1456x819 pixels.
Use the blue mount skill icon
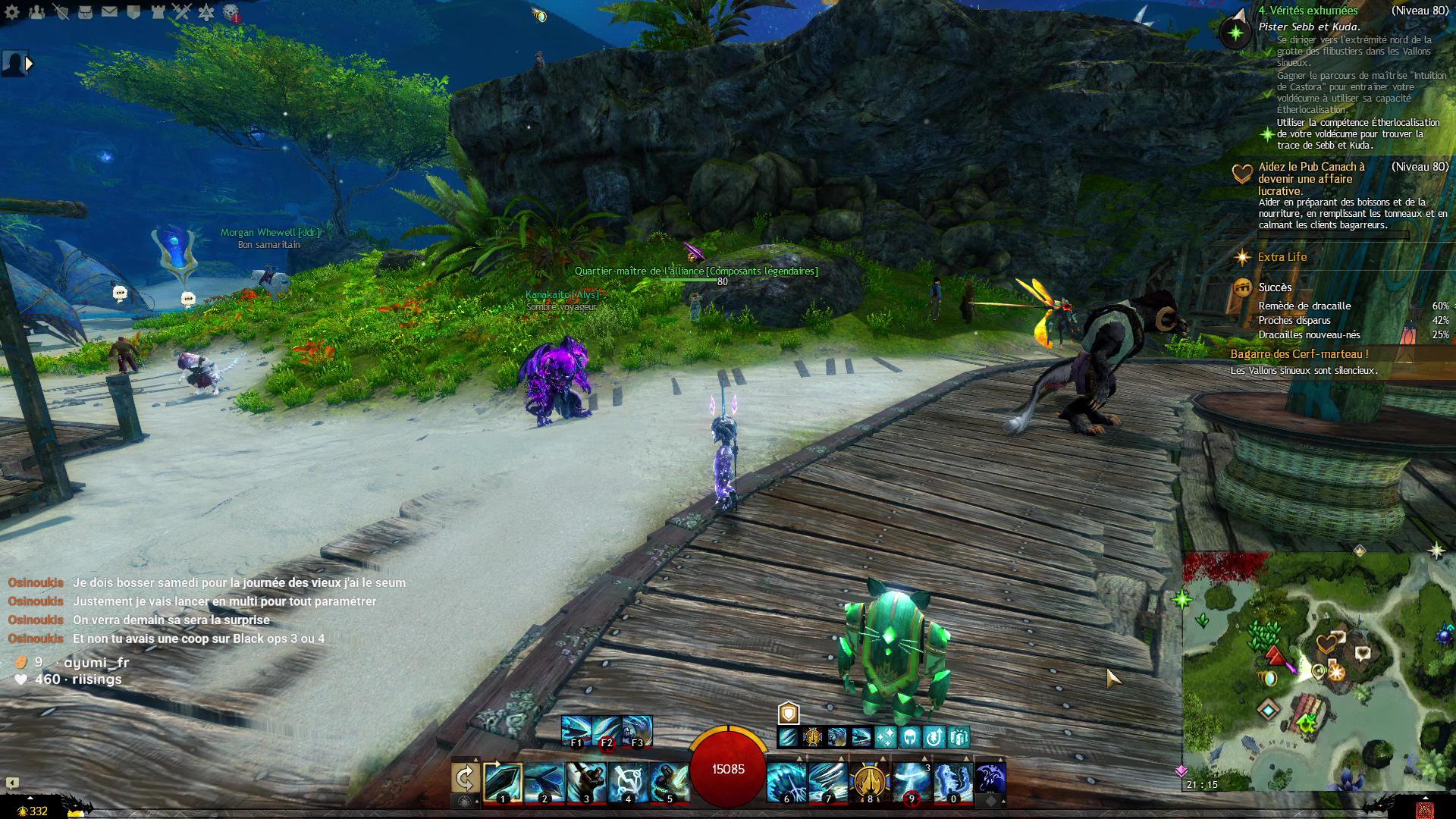click(x=990, y=779)
